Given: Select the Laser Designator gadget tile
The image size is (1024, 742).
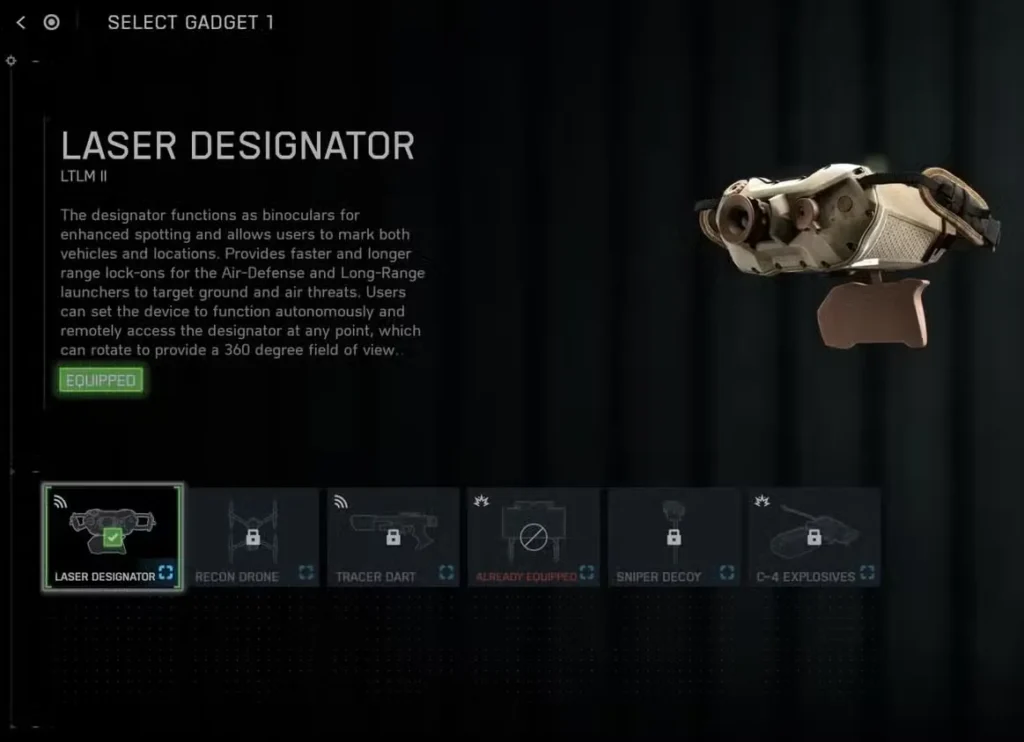Looking at the screenshot, I should (113, 537).
